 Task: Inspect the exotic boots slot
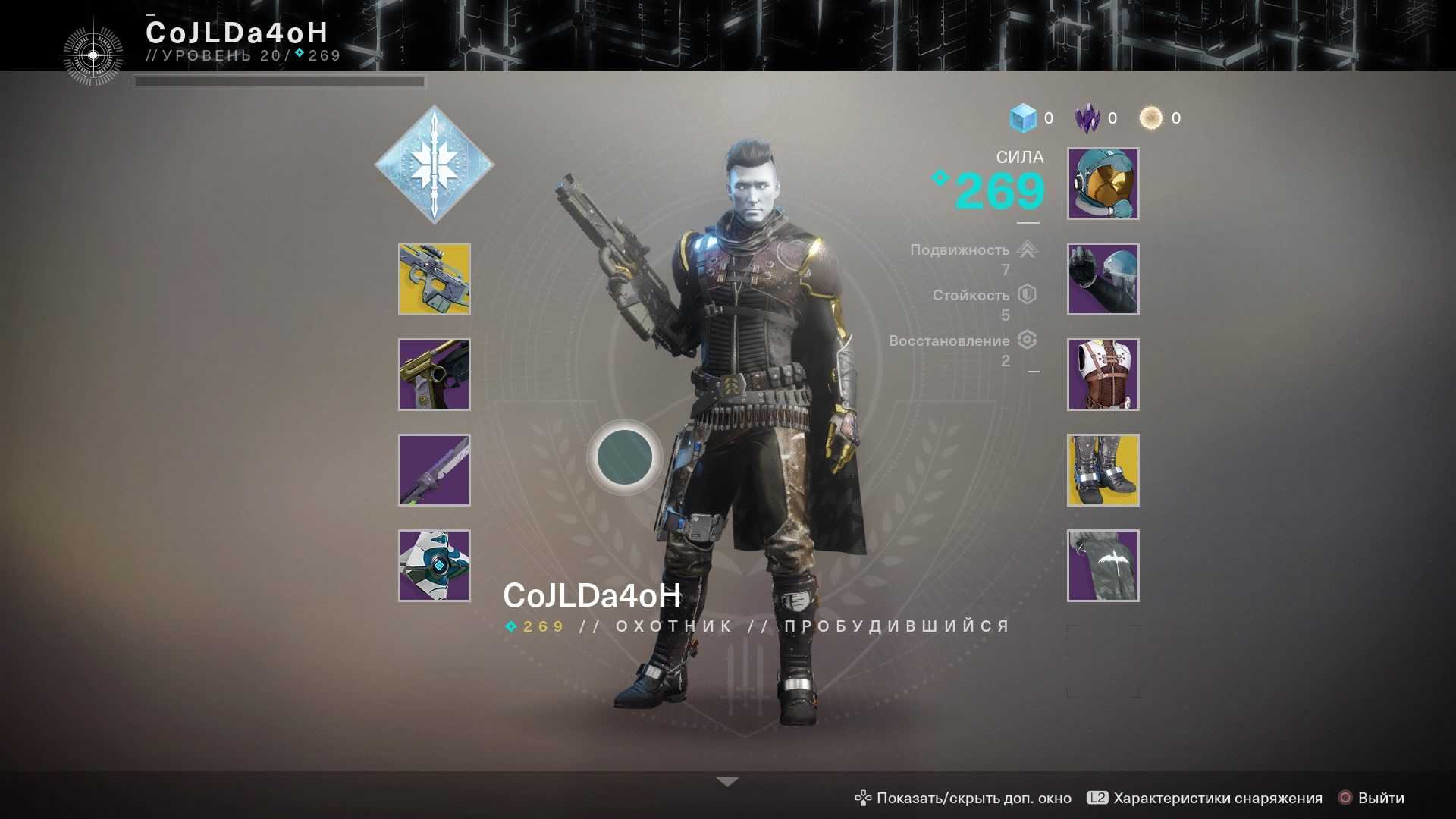(1103, 470)
